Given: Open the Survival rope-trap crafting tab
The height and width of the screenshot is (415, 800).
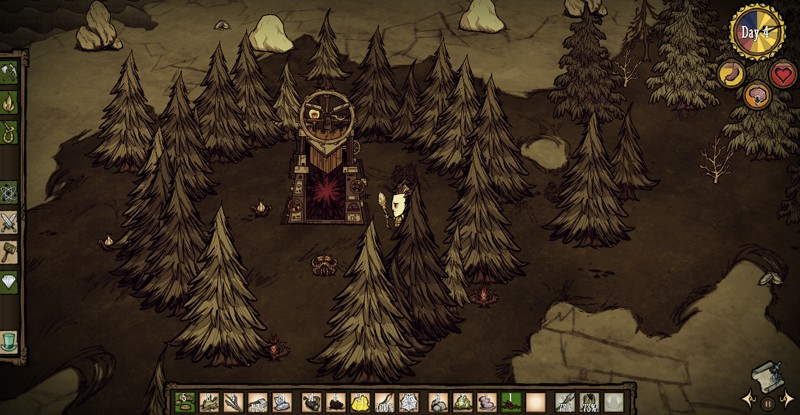Looking at the screenshot, I should (10, 130).
